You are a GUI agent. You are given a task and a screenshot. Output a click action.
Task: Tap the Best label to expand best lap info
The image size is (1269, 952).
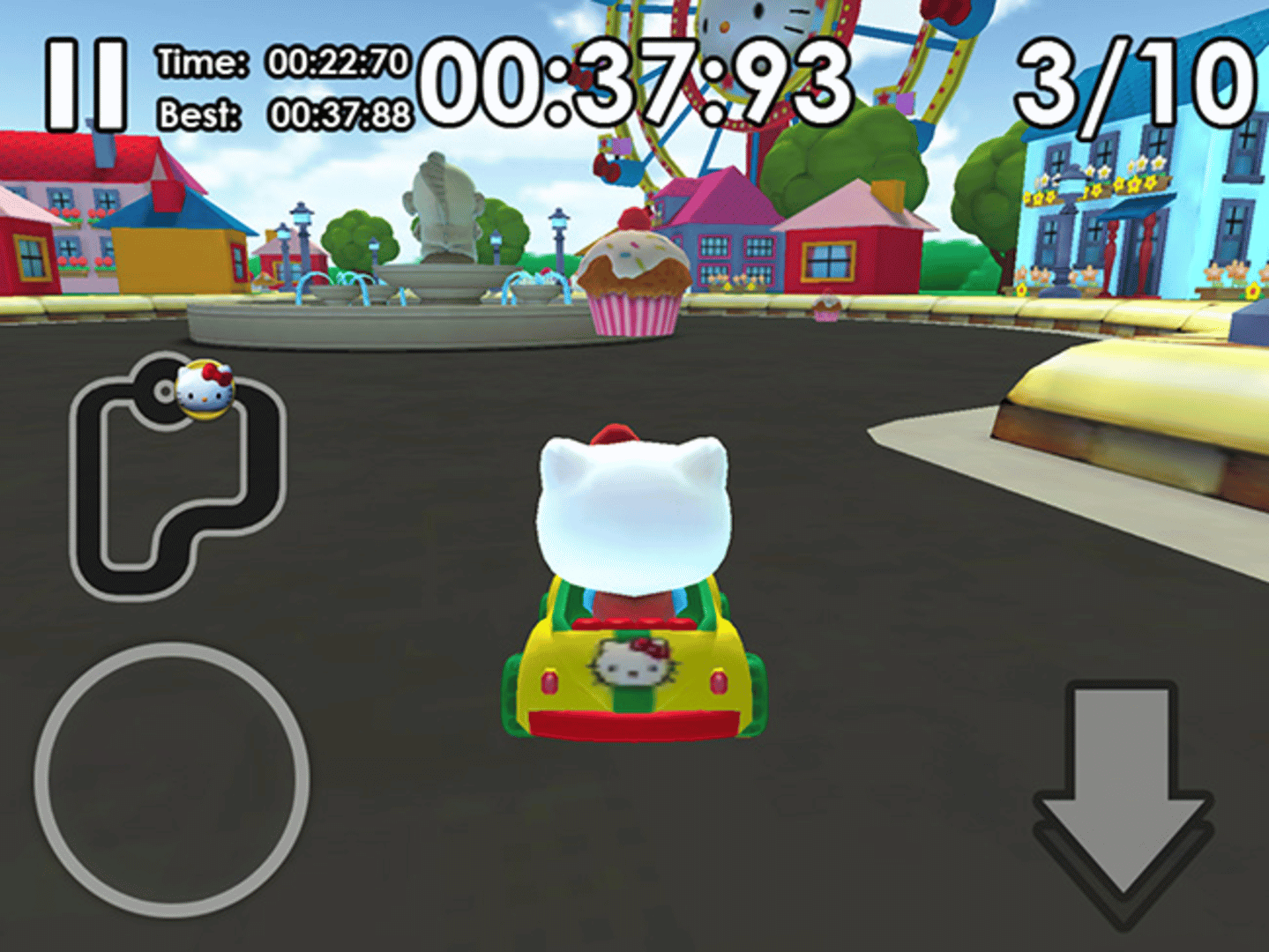click(201, 112)
